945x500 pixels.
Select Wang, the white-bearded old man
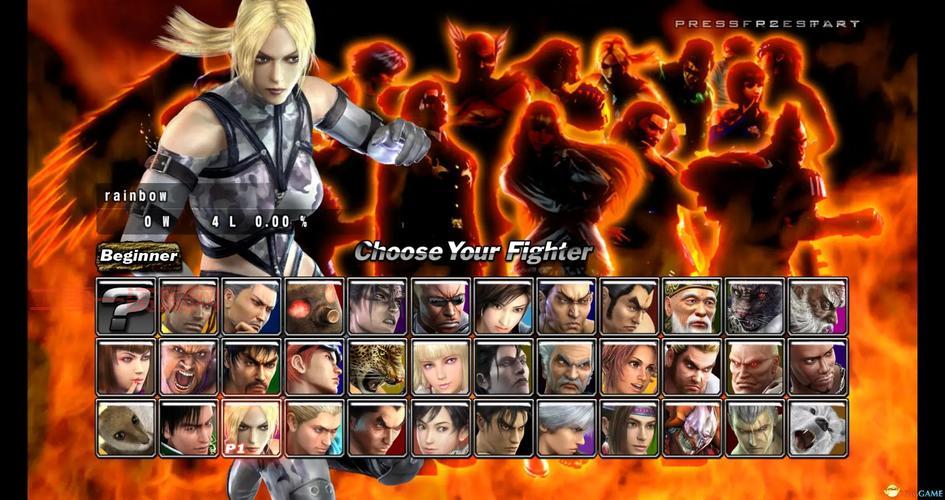[692, 306]
